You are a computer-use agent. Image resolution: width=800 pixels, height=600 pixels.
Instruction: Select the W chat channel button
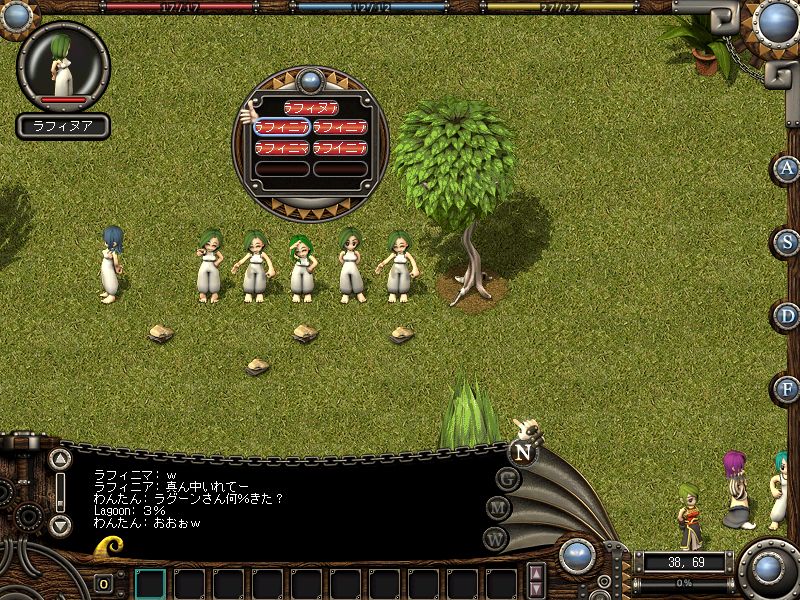click(x=496, y=538)
